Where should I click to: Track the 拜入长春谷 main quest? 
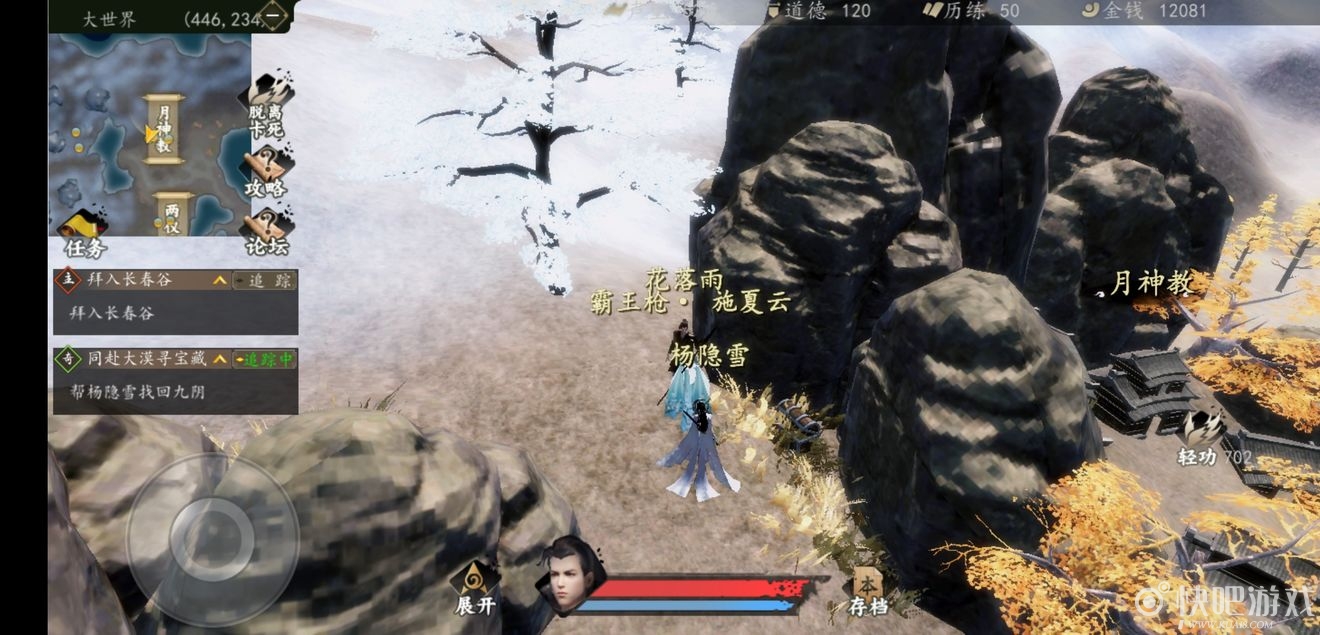(x=264, y=281)
